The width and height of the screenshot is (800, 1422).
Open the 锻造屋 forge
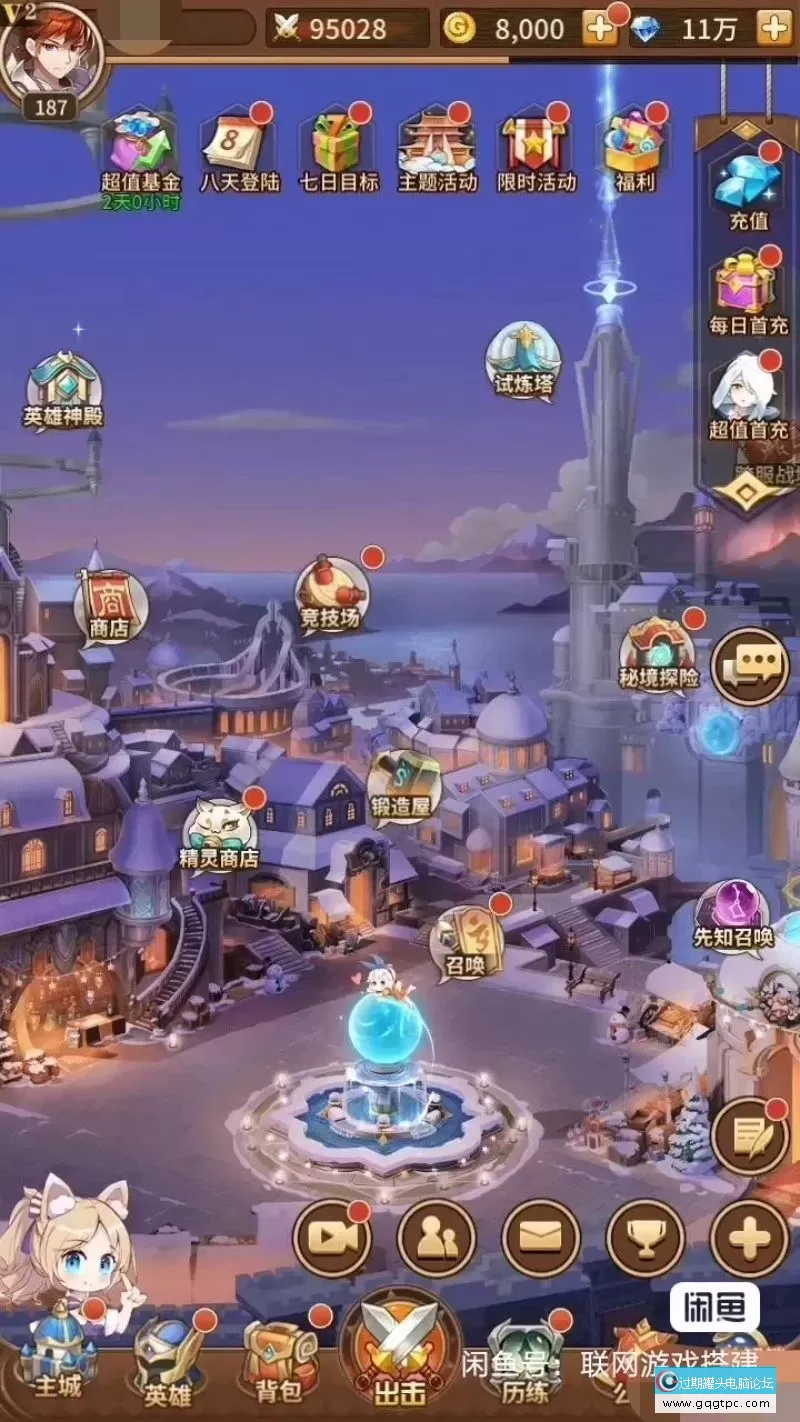tap(404, 785)
